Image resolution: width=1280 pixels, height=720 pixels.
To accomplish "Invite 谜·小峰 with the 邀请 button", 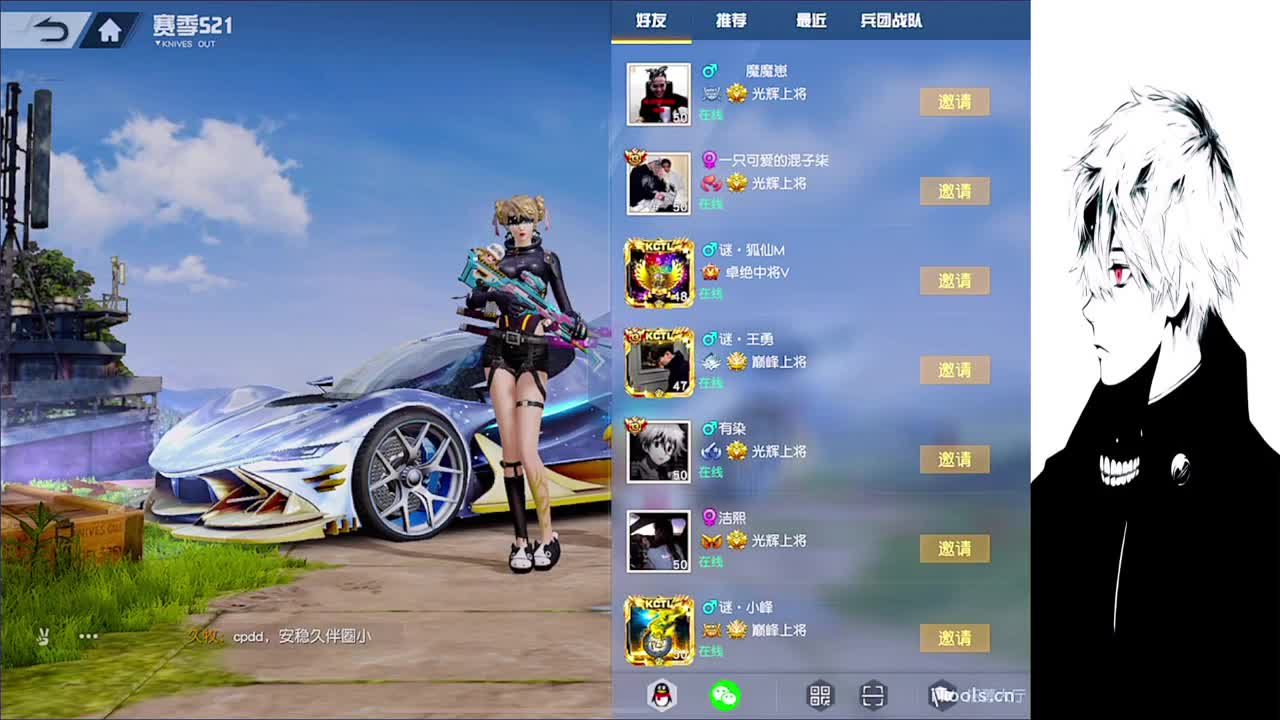I will 955,638.
